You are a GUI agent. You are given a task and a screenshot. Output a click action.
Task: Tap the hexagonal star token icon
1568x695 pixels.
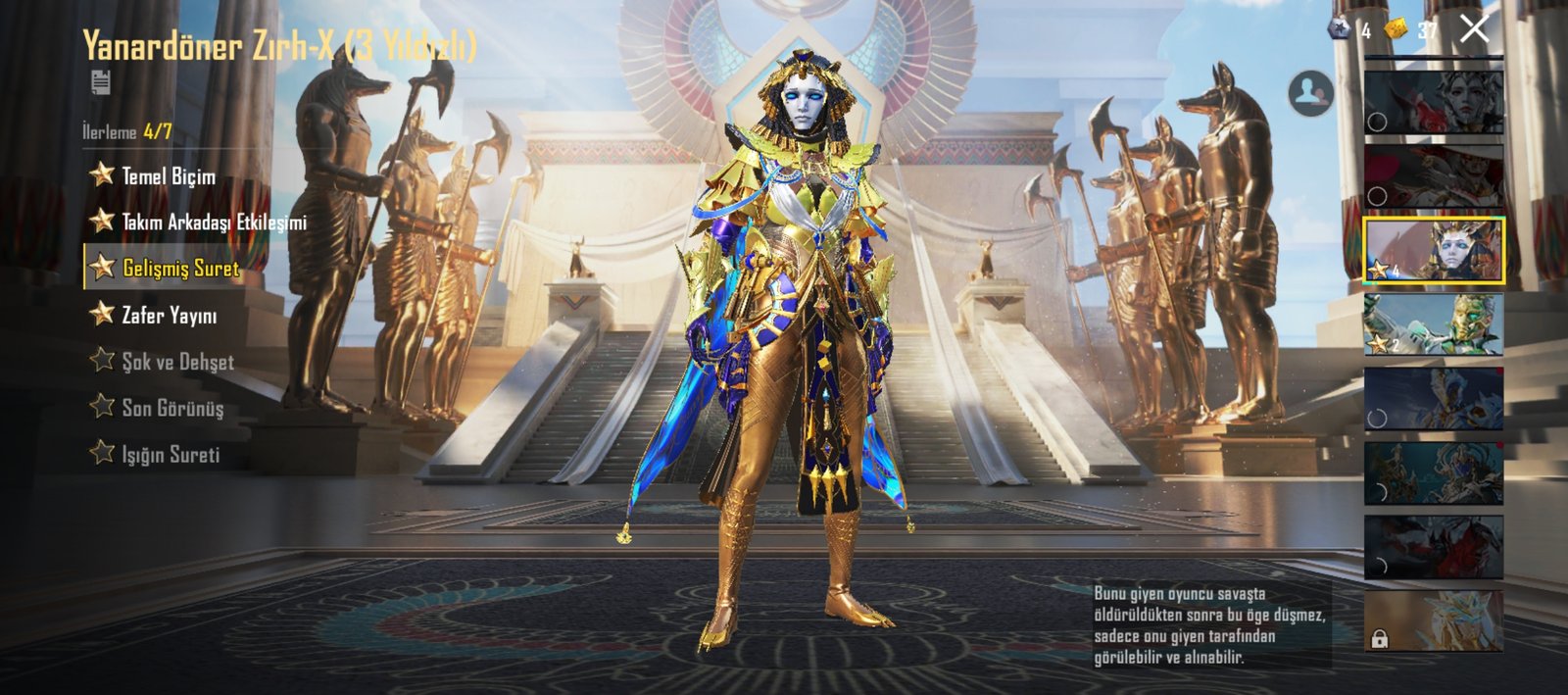pyautogui.click(x=1340, y=30)
